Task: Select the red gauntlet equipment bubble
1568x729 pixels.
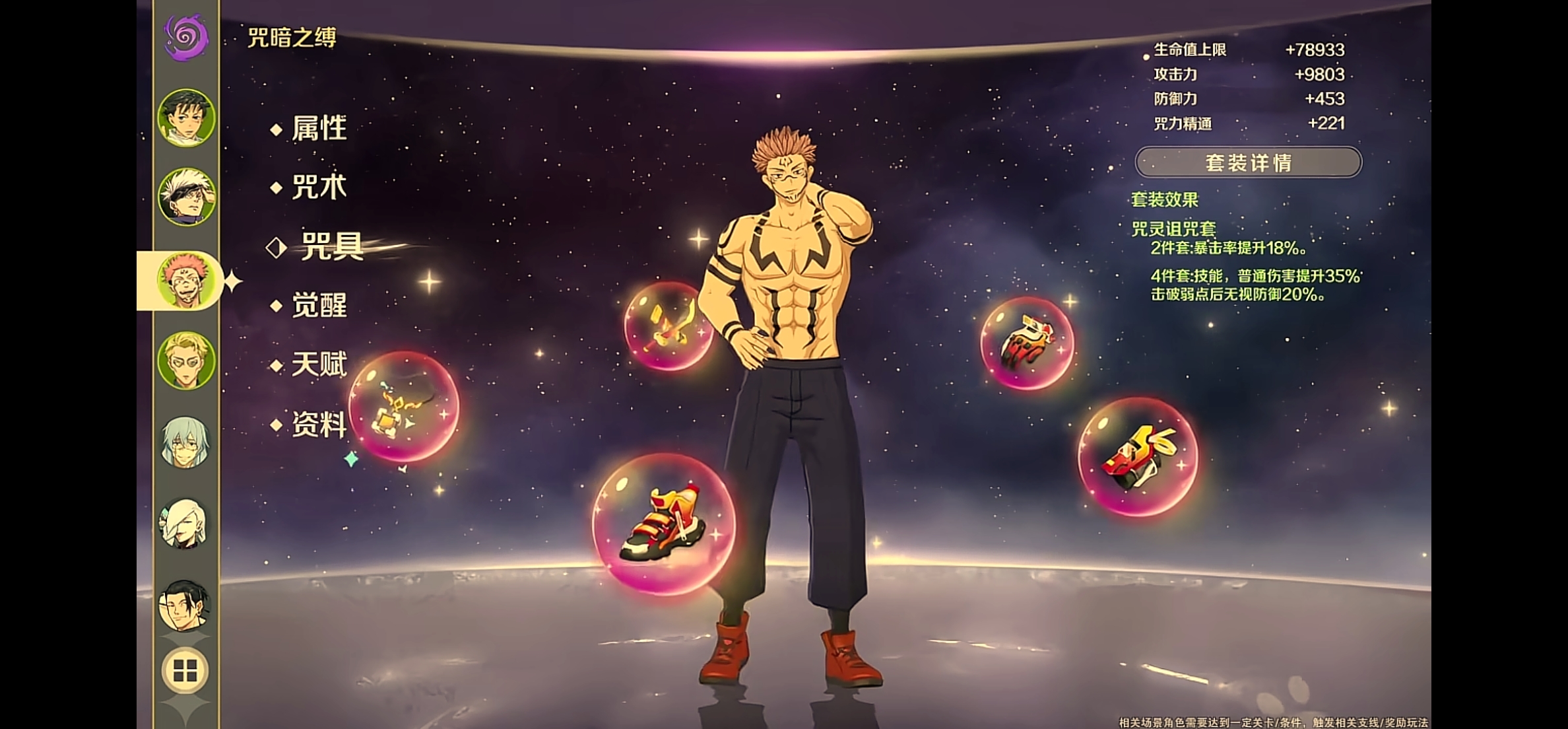Action: 1027,343
